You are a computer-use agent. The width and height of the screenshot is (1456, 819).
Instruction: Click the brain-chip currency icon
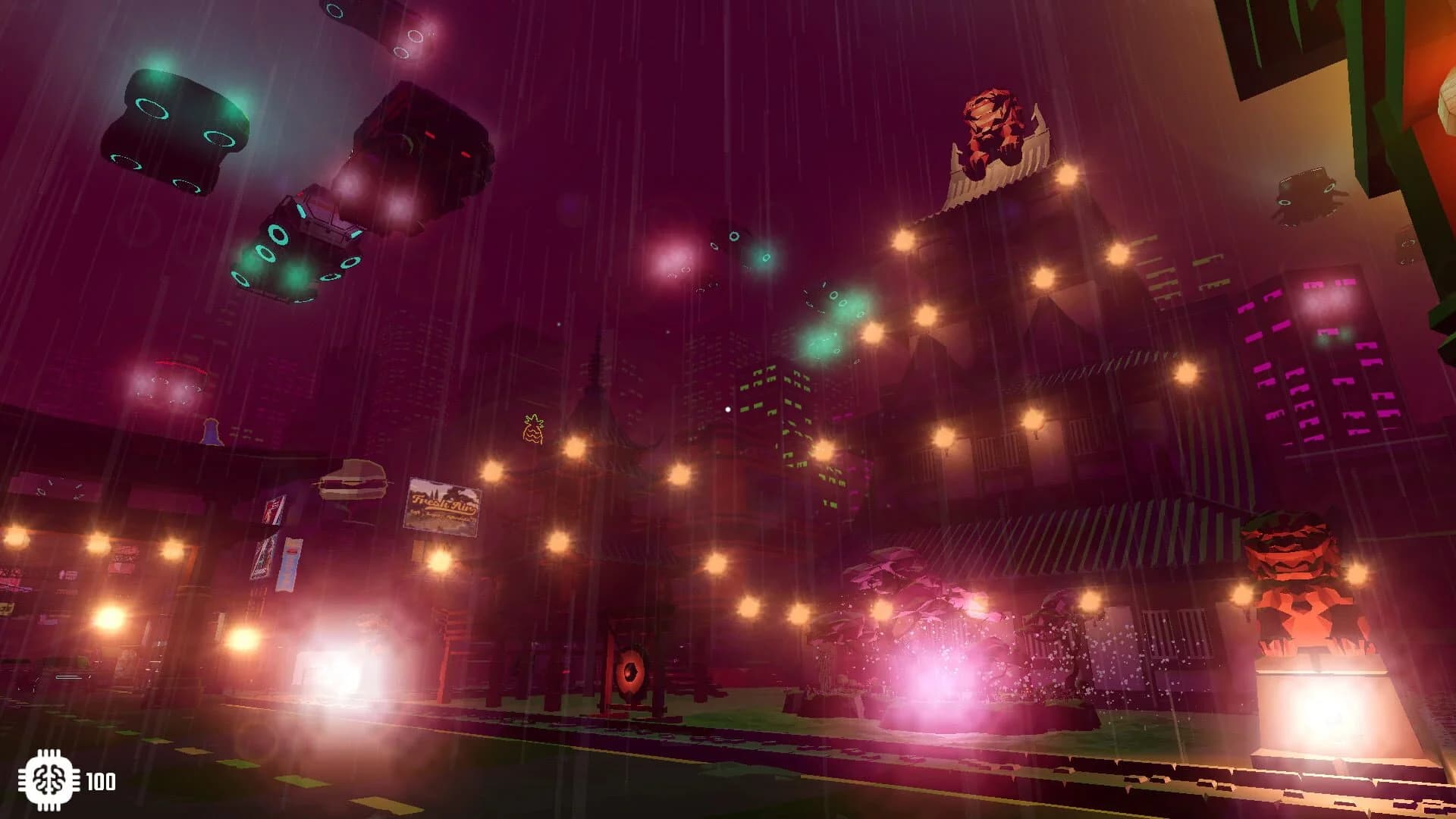(x=51, y=777)
